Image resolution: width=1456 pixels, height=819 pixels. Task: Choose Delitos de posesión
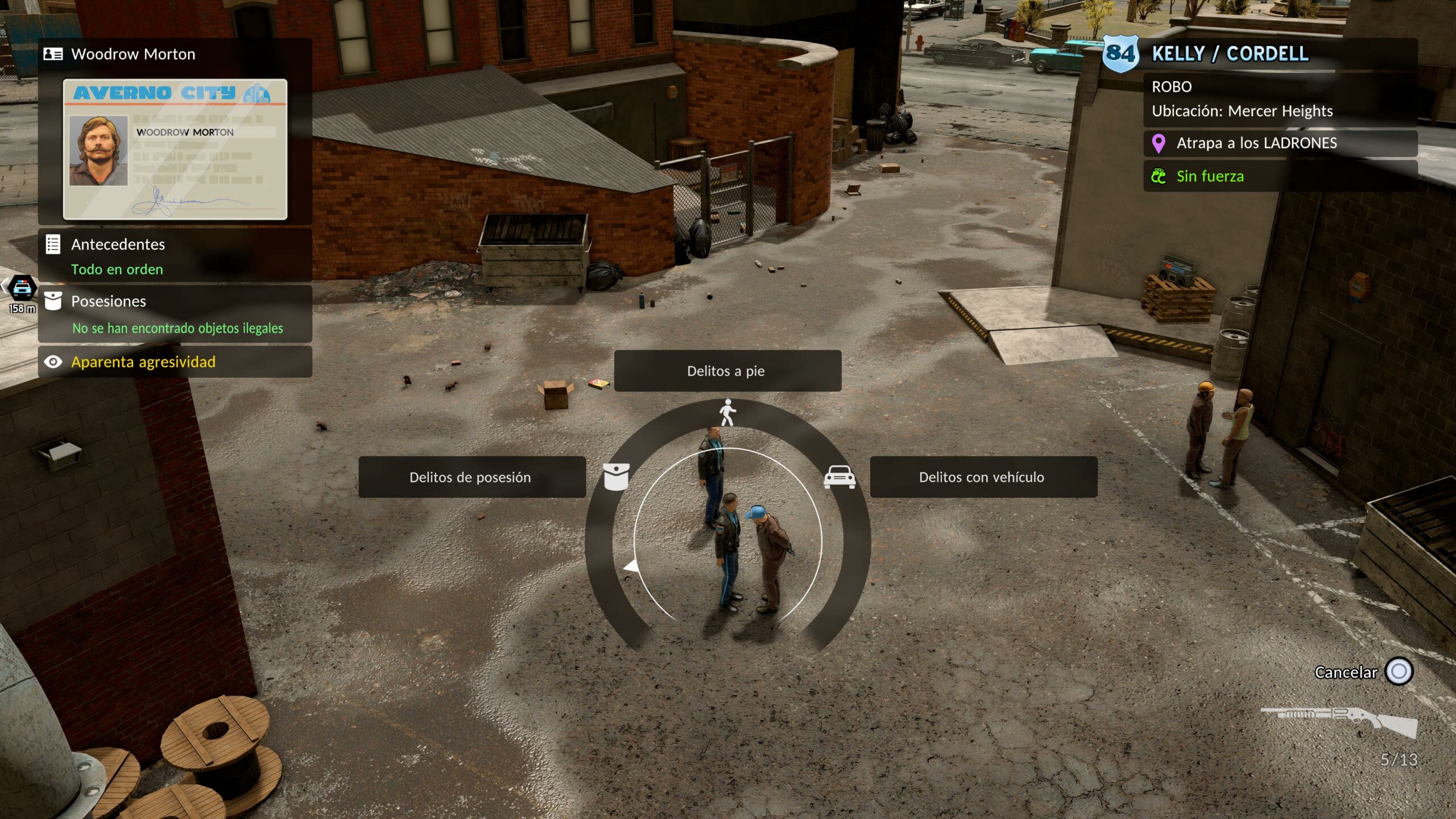coord(471,477)
